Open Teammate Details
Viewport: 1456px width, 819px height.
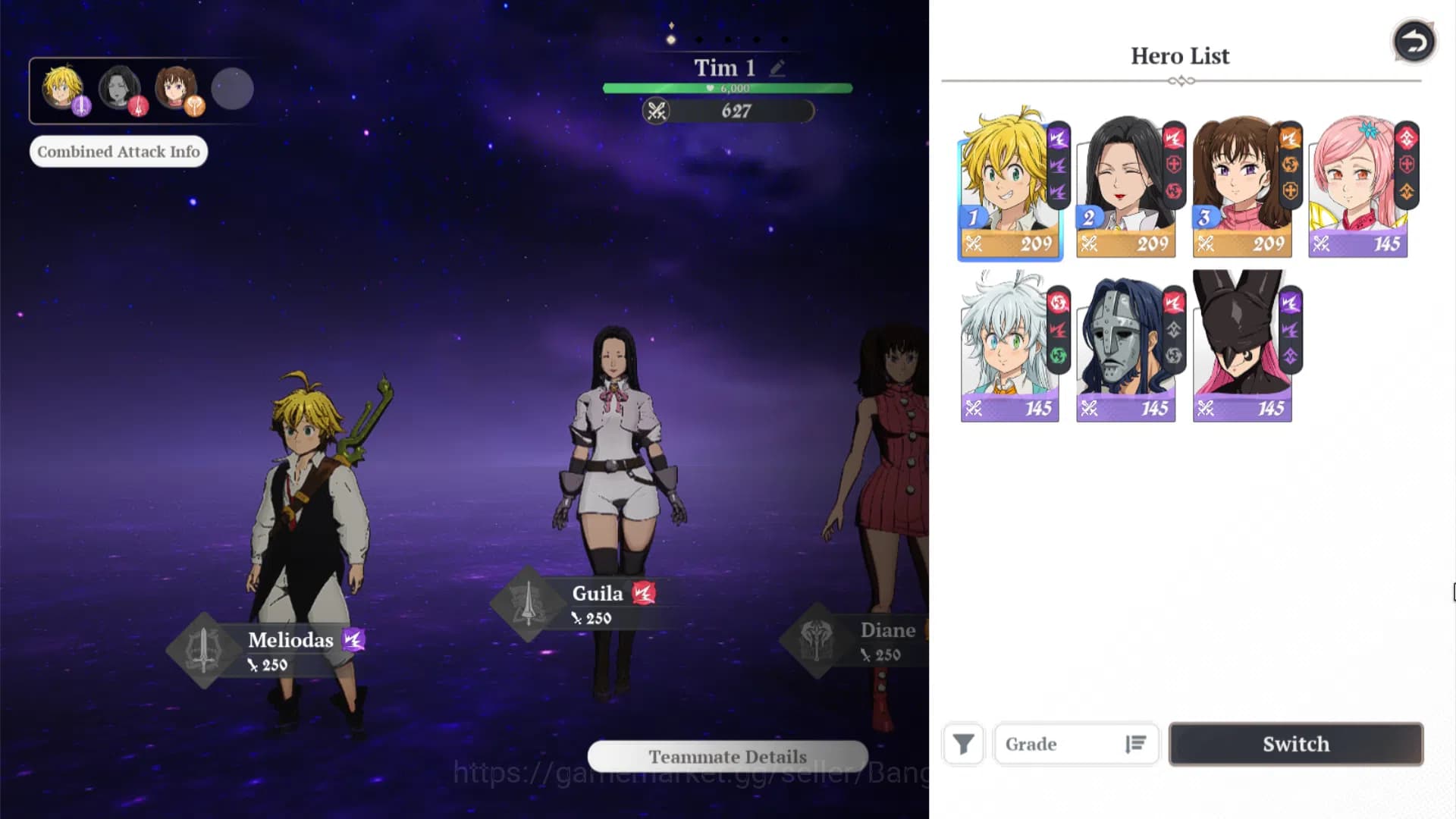click(x=726, y=756)
